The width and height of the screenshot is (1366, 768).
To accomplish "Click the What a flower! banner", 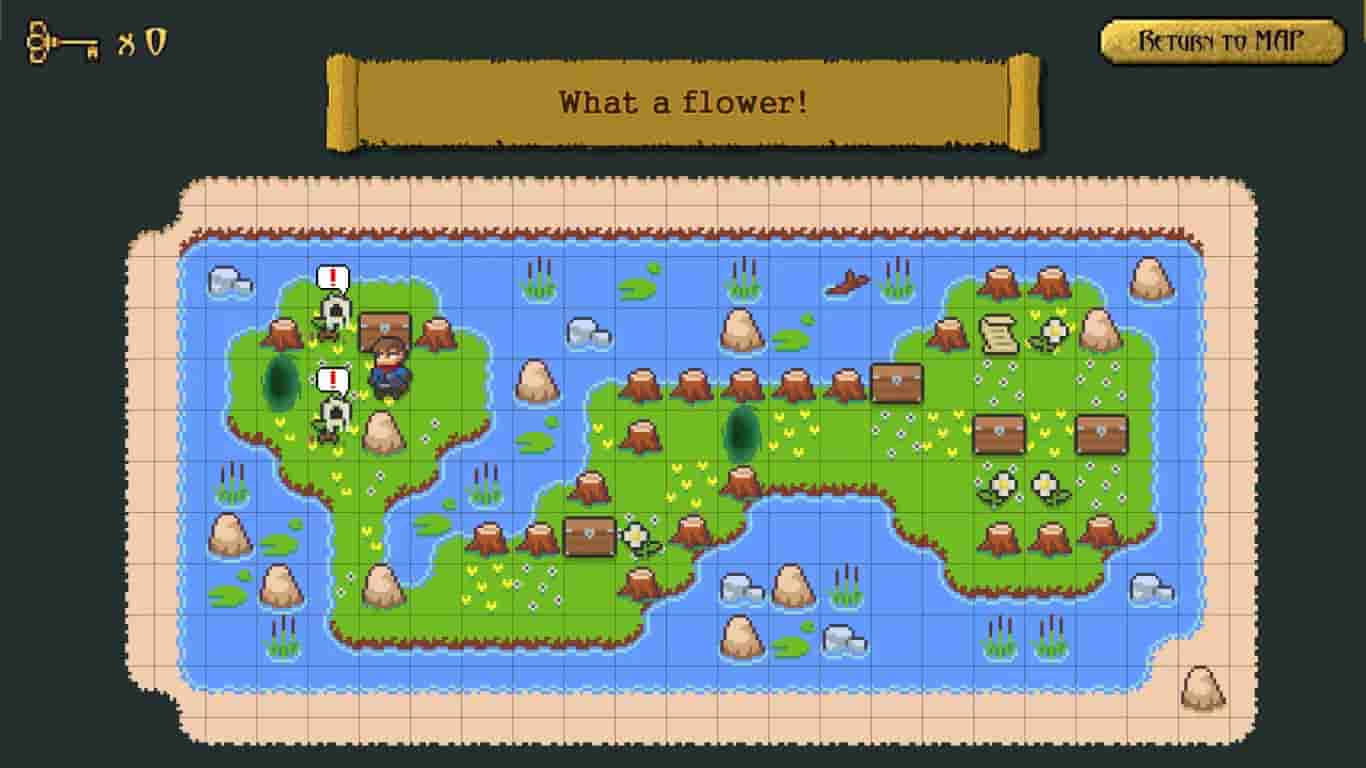I will coord(683,101).
